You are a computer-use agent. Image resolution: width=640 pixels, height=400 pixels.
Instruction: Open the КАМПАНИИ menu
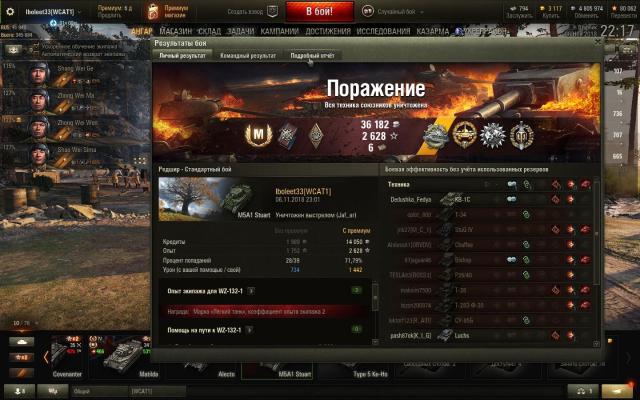280,31
